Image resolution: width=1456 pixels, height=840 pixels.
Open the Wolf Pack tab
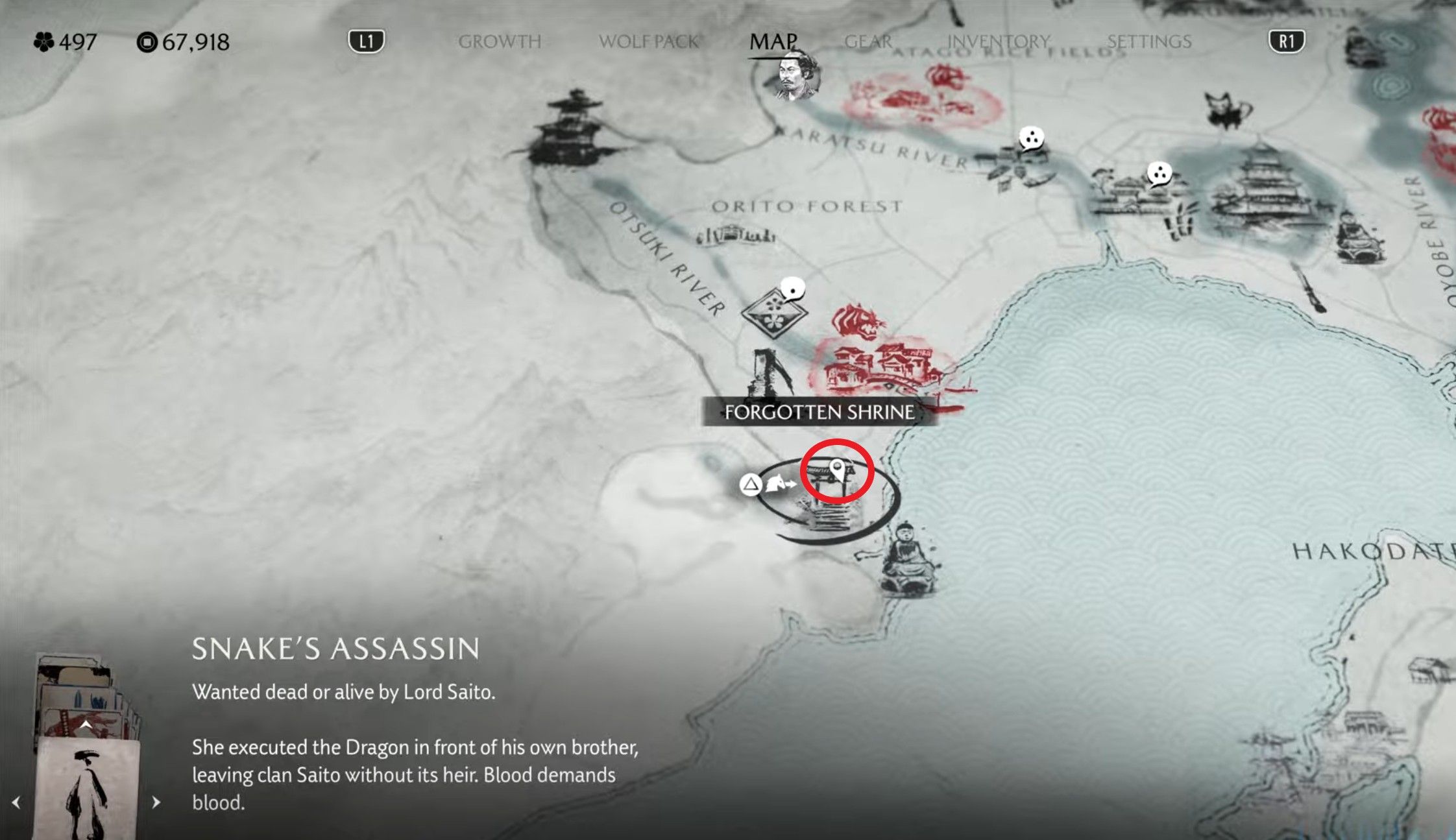(648, 42)
